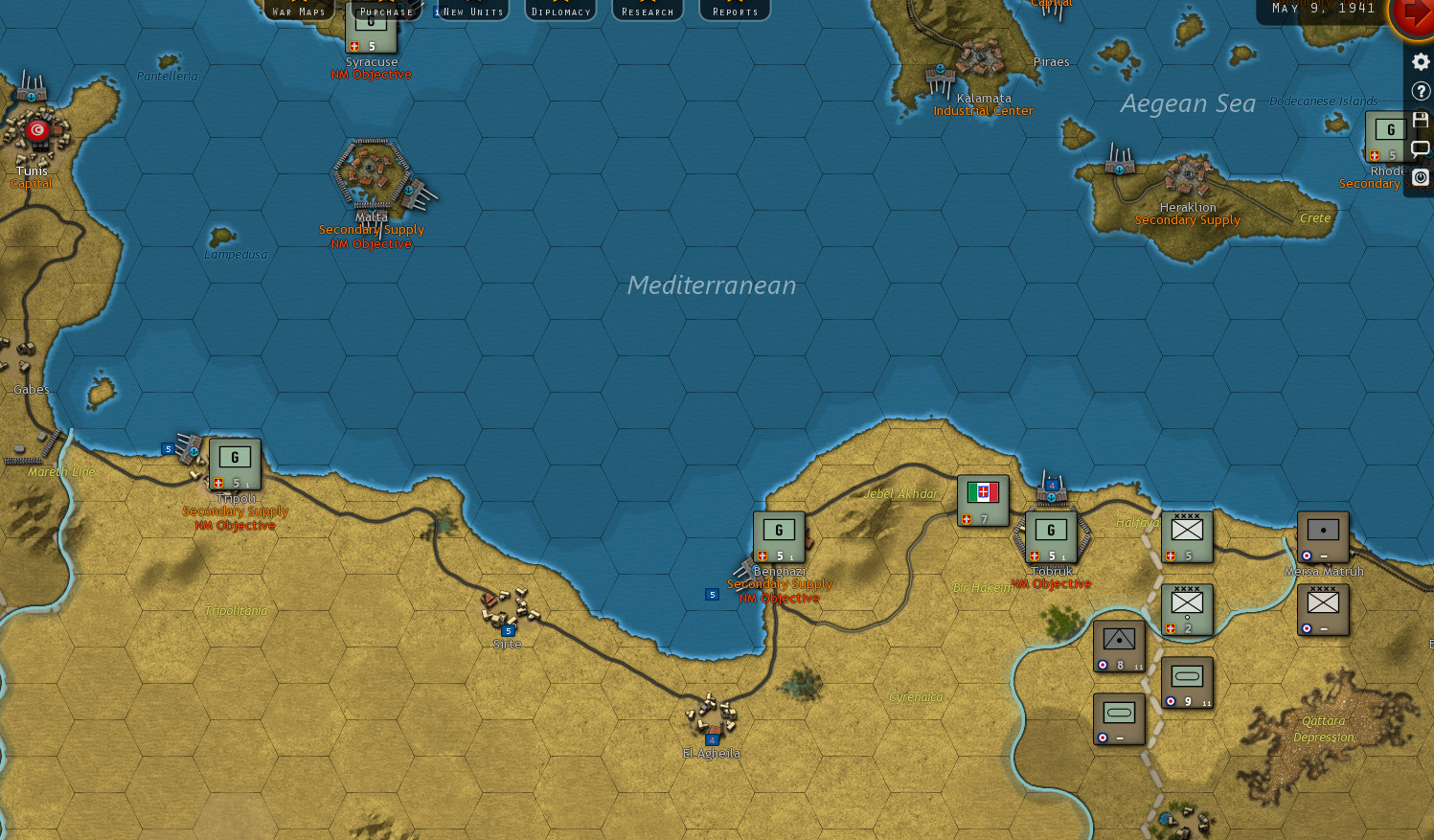Select the garrison unit in Tobruk
1434x840 pixels.
(1052, 534)
